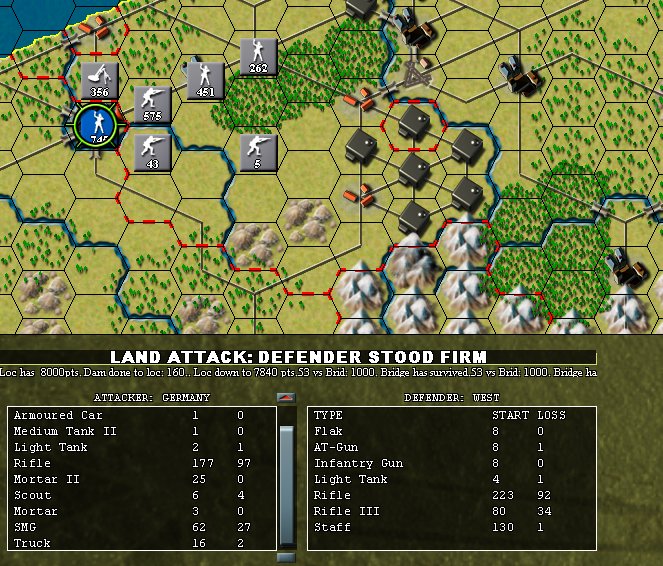Click the attacker list scroll-up arrow

coord(287,398)
